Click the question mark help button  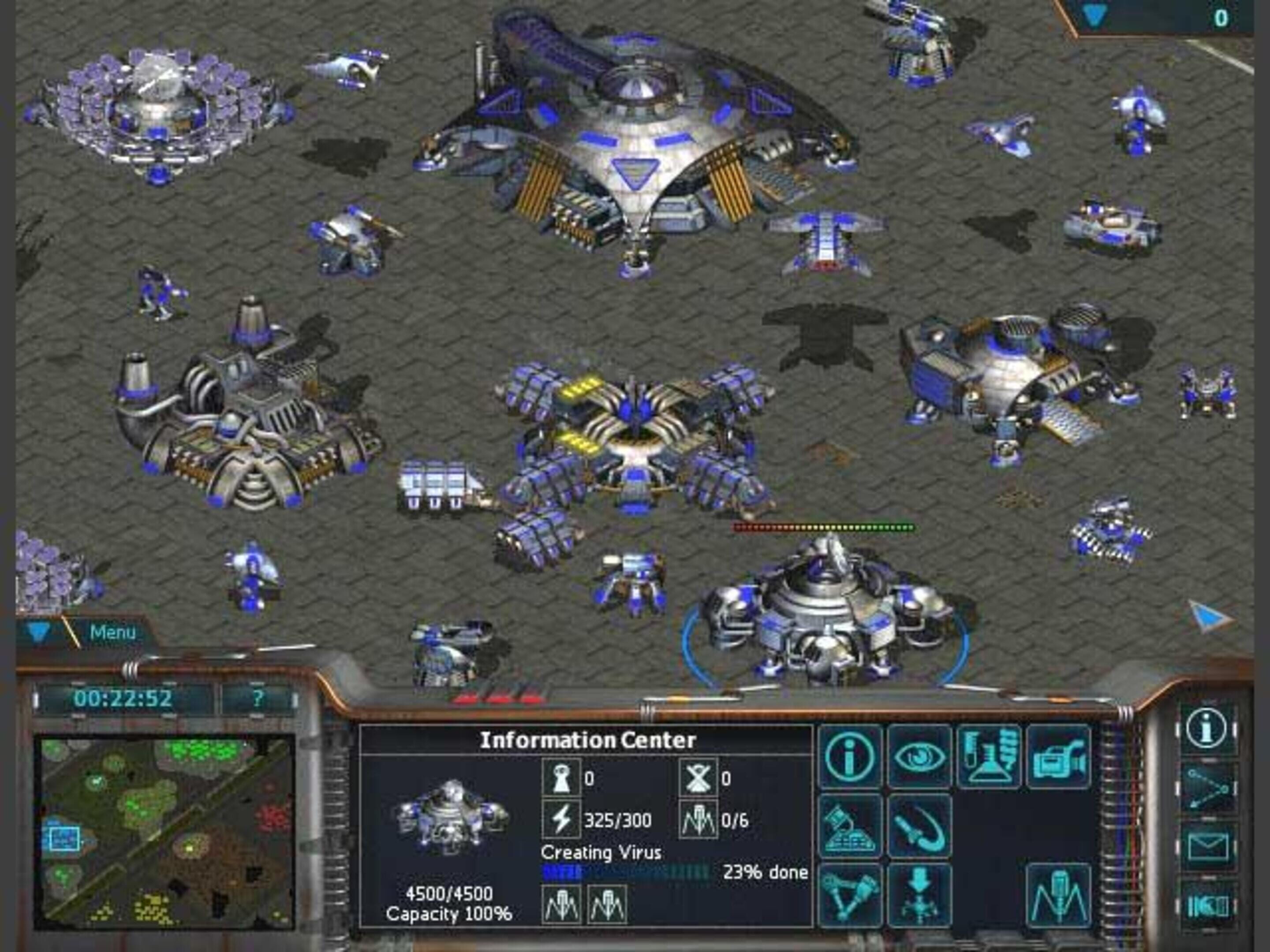(x=258, y=699)
